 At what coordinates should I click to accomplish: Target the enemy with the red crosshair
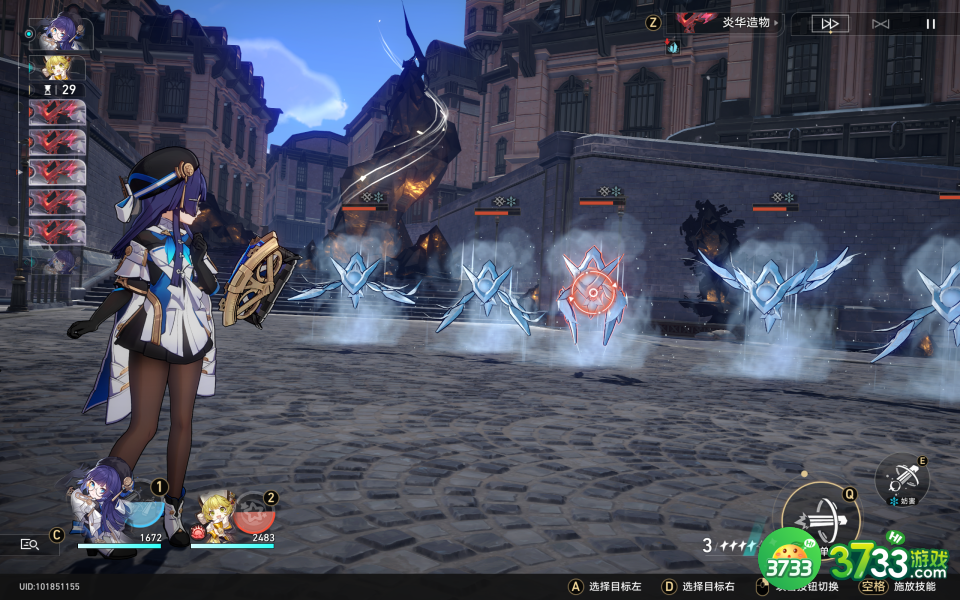592,291
